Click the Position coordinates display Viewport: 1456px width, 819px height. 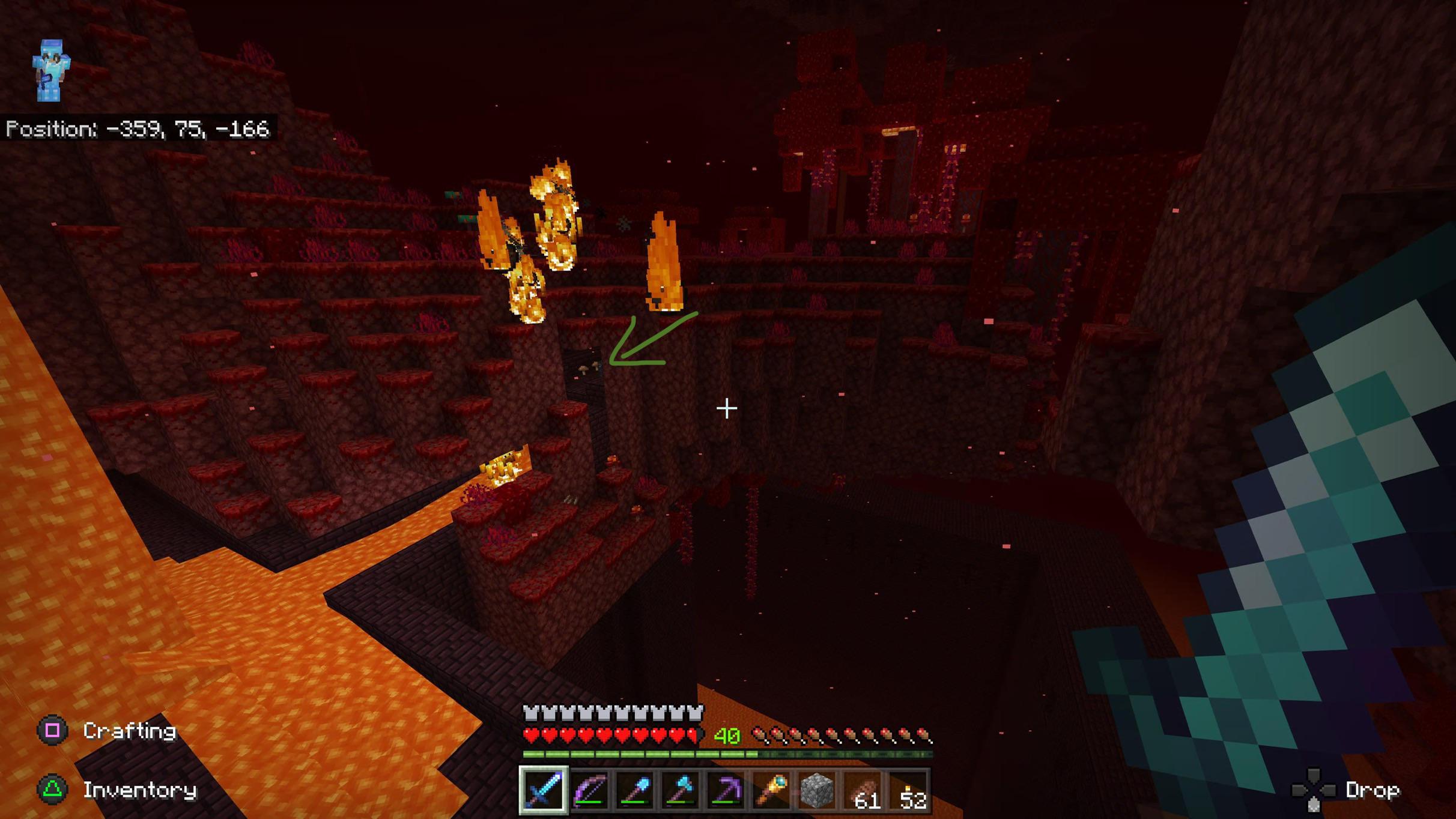point(138,128)
